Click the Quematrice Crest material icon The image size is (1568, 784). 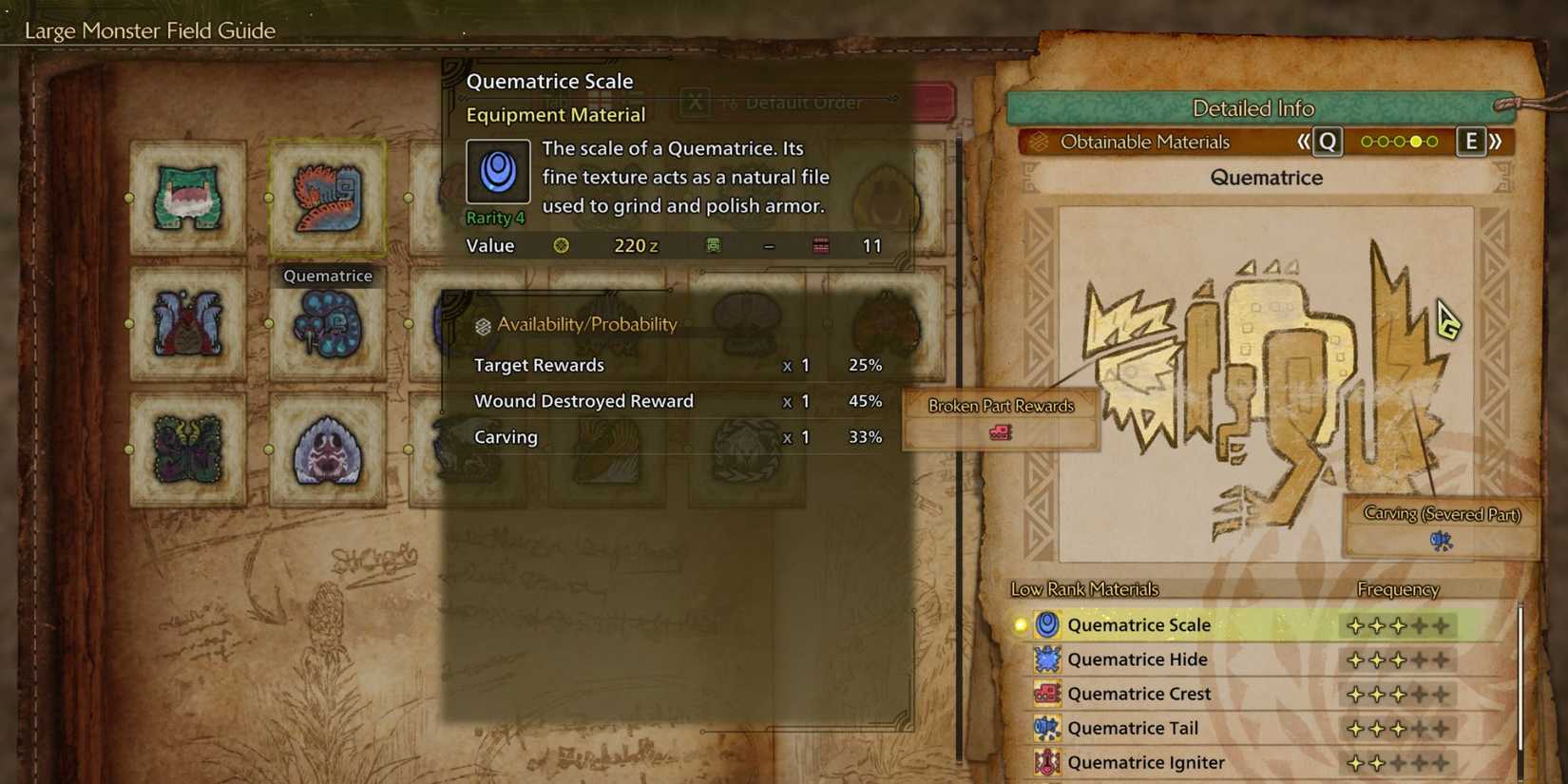1047,693
